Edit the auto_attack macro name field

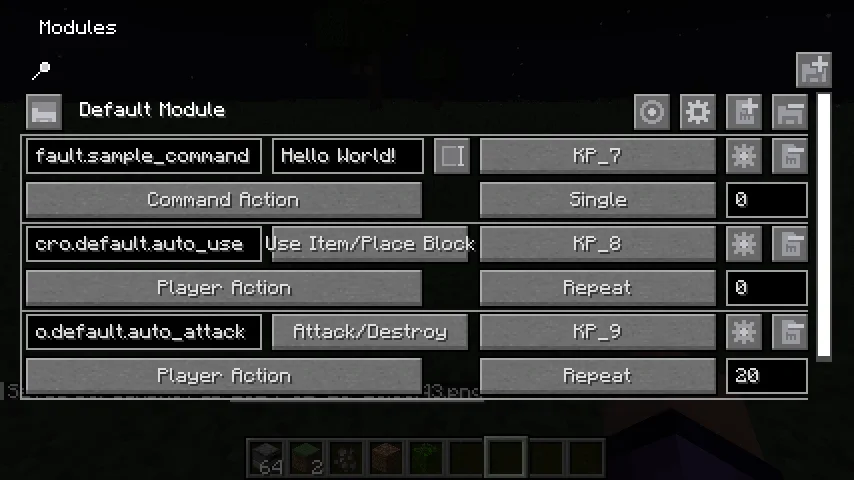[x=144, y=332]
